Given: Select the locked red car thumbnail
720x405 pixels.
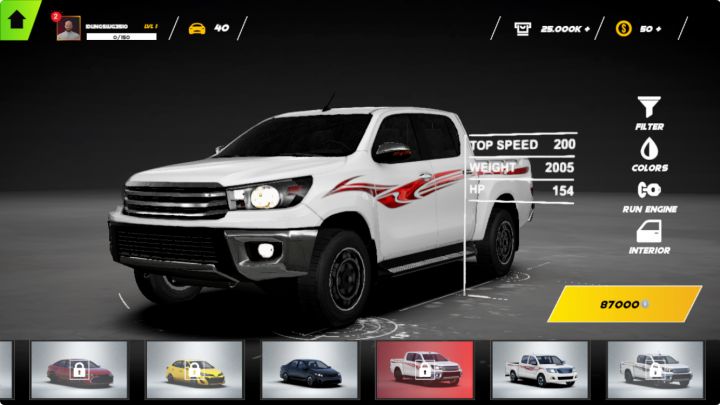Looking at the screenshot, I should point(79,370).
